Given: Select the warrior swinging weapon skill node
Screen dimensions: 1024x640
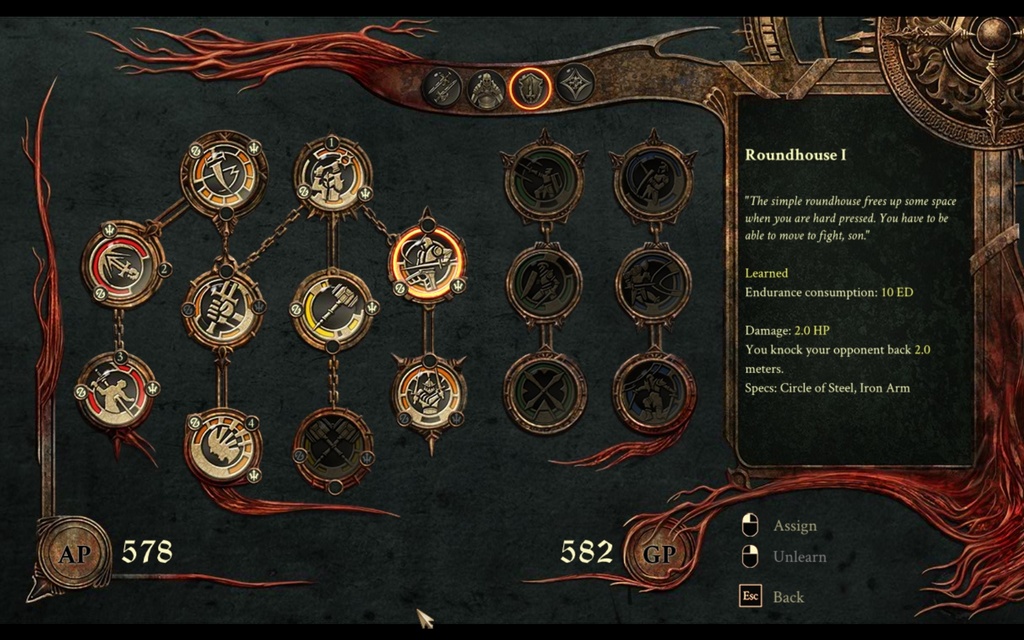Looking at the screenshot, I should click(117, 389).
